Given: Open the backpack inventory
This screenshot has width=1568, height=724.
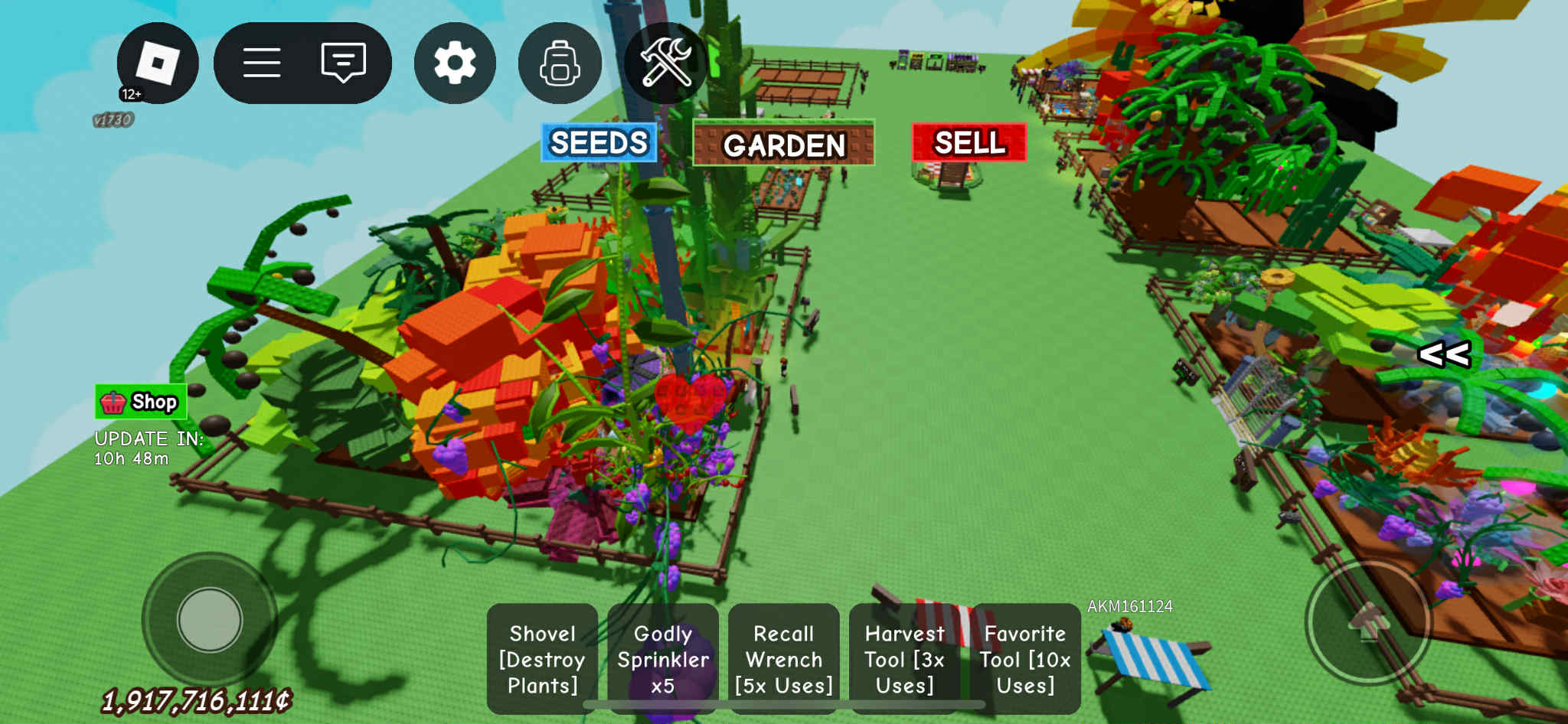Looking at the screenshot, I should pos(560,63).
